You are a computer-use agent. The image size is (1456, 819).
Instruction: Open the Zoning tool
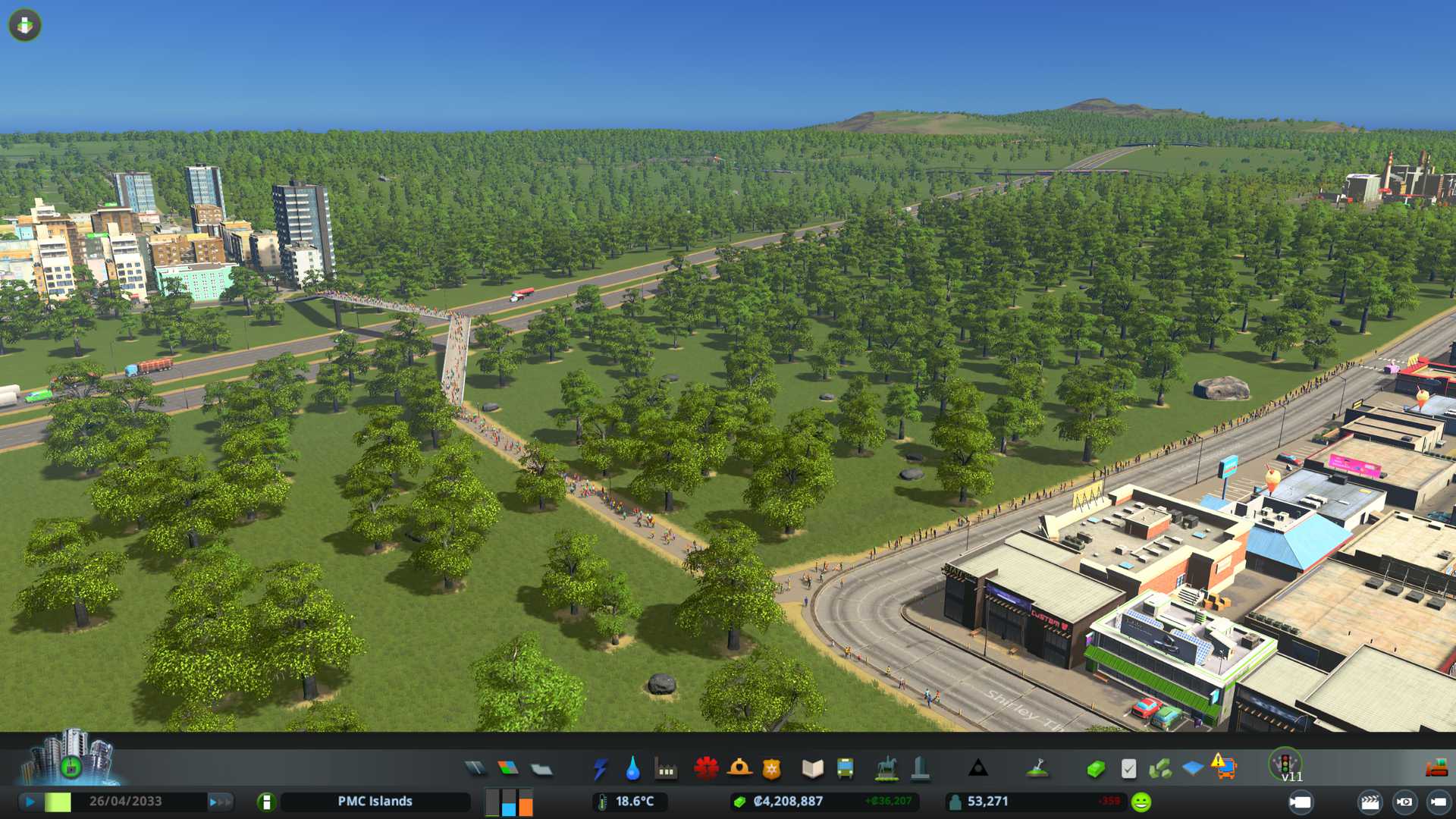508,769
